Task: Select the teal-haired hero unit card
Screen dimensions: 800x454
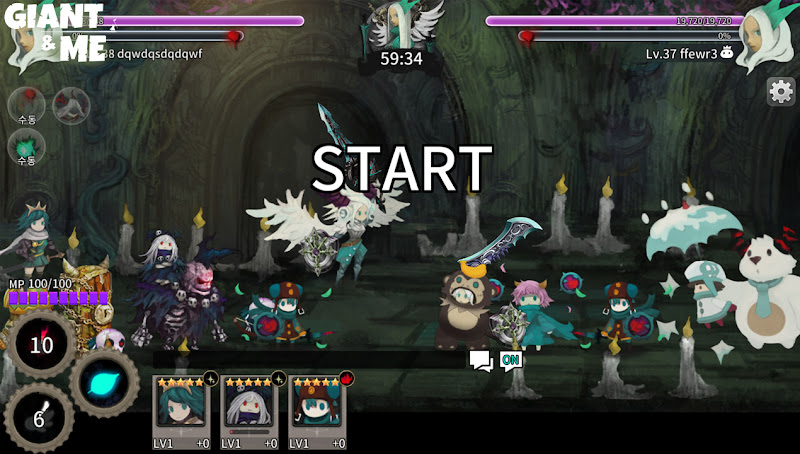Action: click(181, 411)
